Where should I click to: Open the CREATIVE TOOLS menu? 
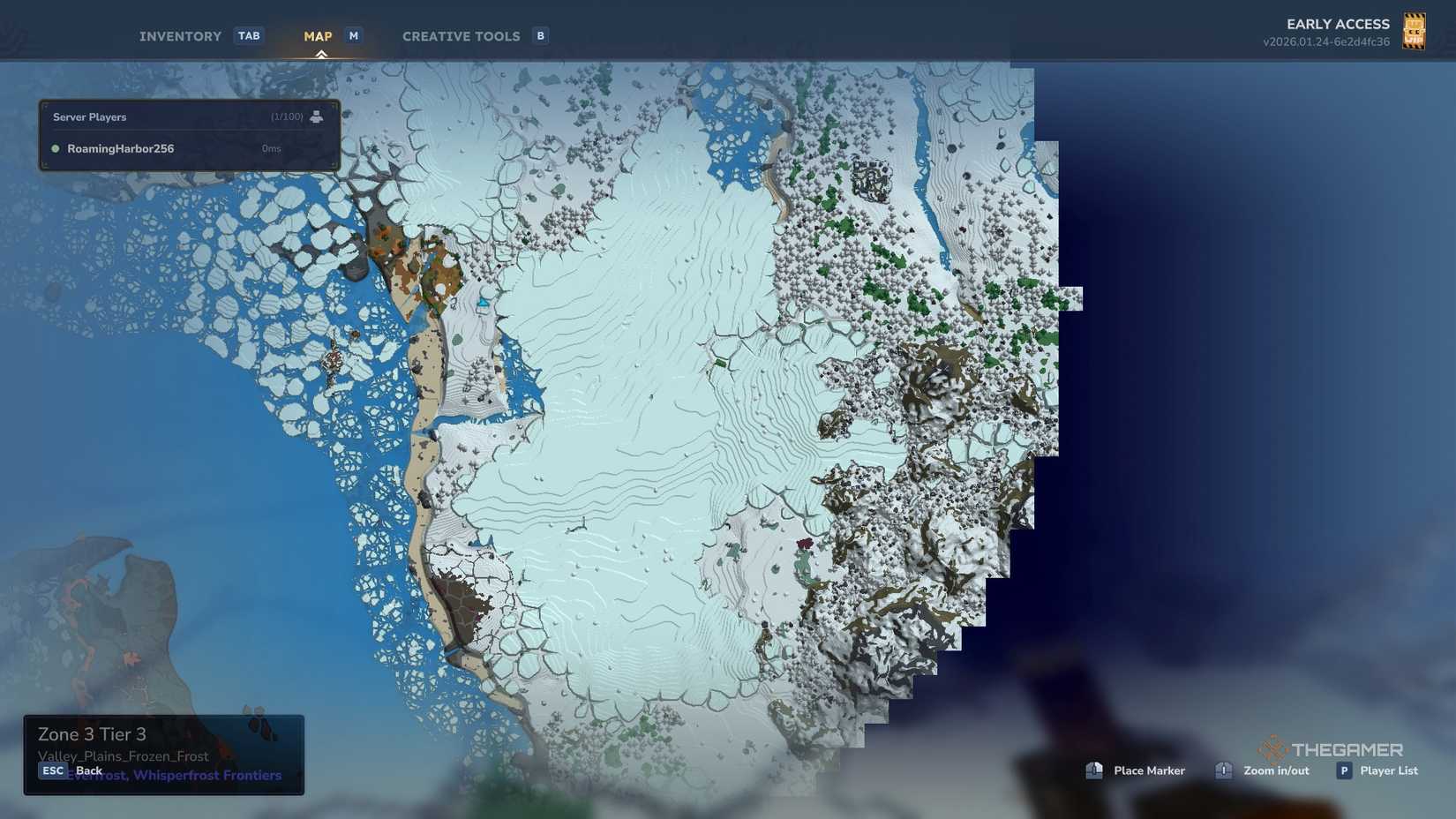pyautogui.click(x=461, y=35)
